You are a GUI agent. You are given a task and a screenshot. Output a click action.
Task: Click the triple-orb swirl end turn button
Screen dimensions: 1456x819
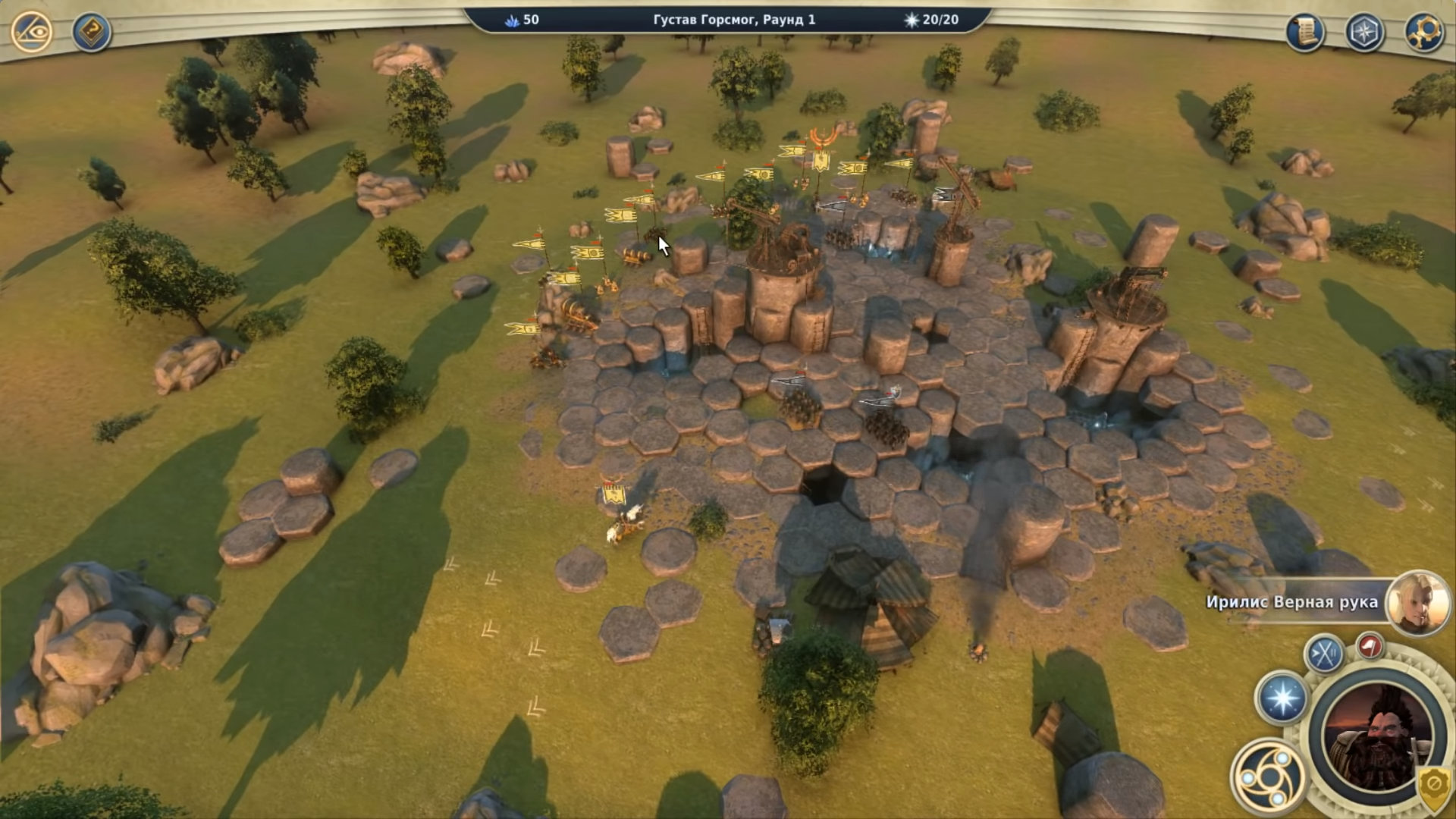tap(1267, 777)
